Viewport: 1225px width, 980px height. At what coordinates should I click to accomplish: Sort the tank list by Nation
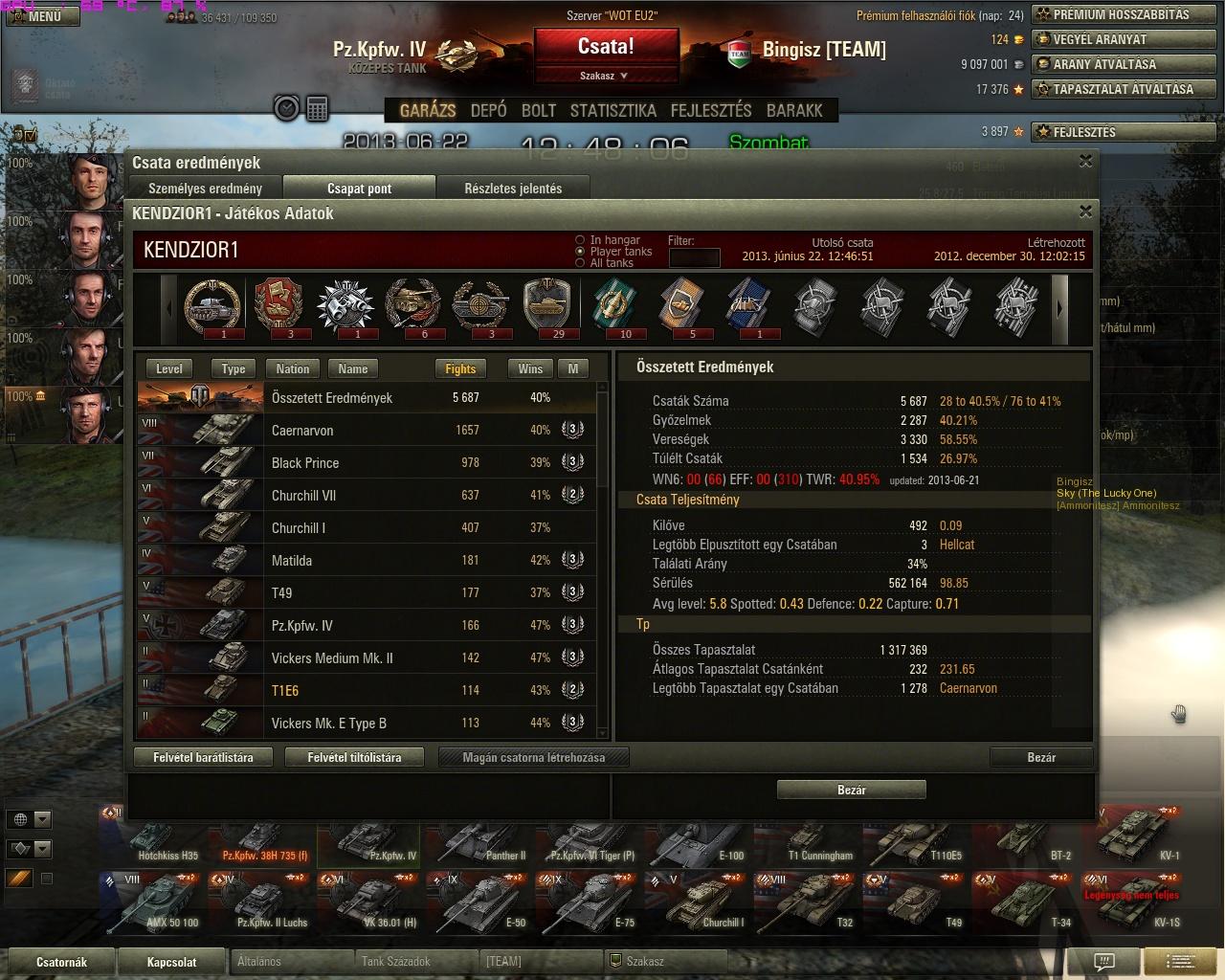click(293, 368)
